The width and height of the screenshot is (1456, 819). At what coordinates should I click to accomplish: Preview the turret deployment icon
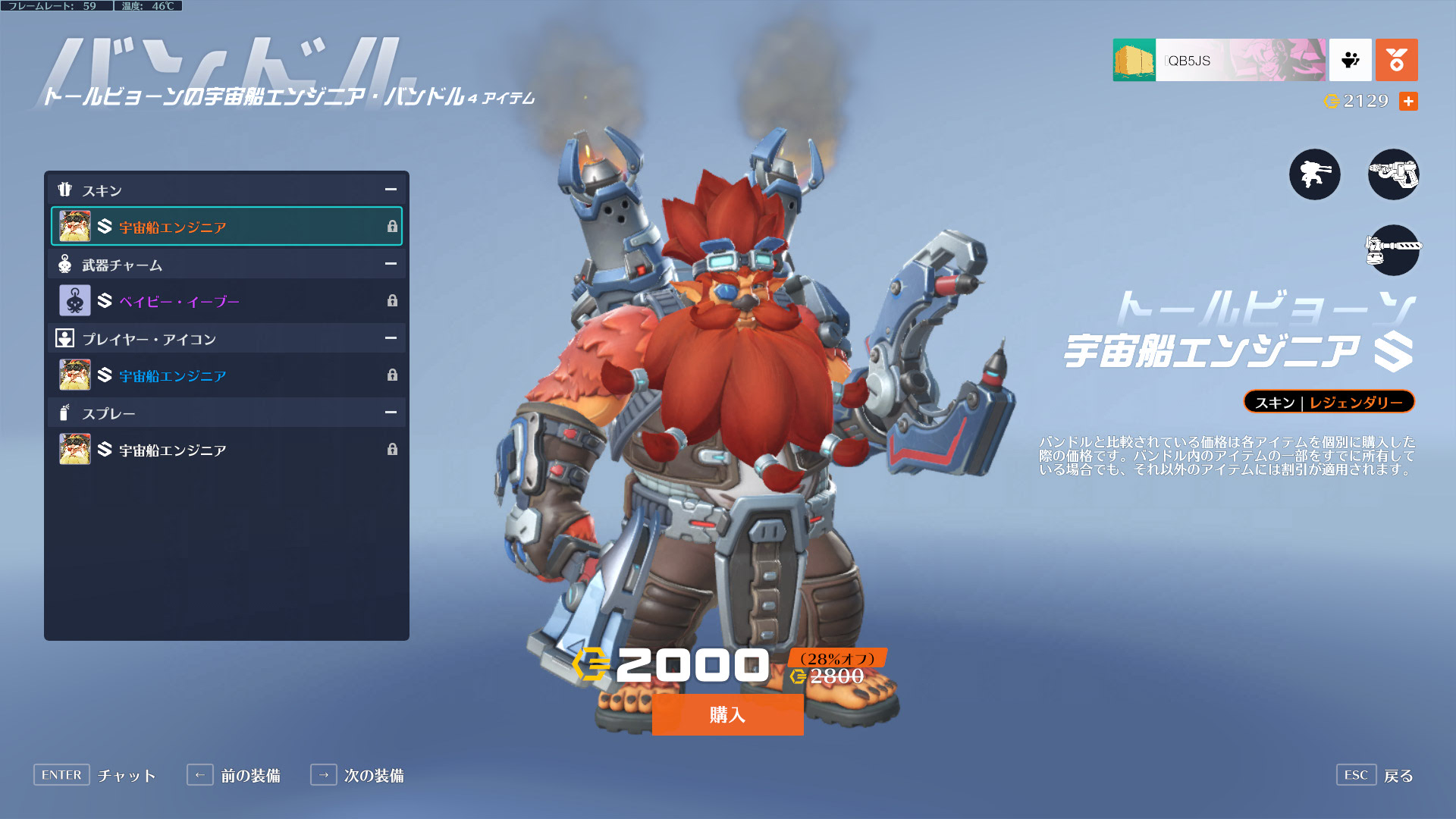coord(1314,174)
